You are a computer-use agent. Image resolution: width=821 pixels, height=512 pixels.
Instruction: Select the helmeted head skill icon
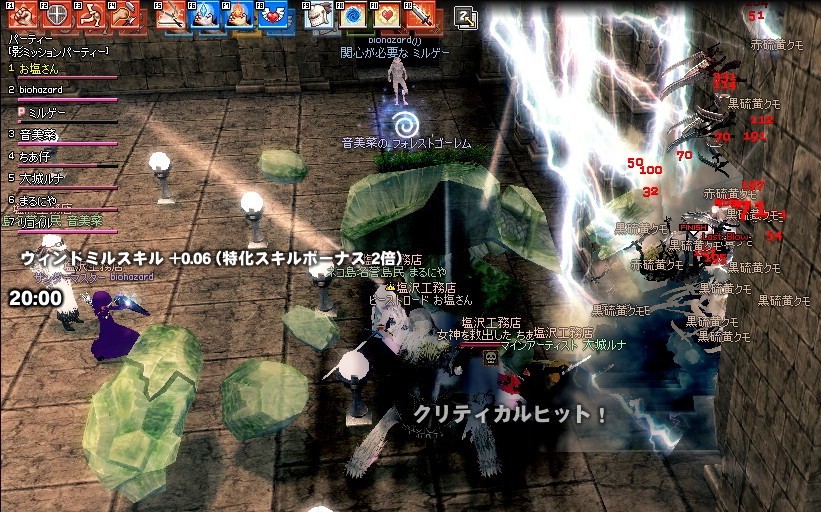click(x=318, y=16)
